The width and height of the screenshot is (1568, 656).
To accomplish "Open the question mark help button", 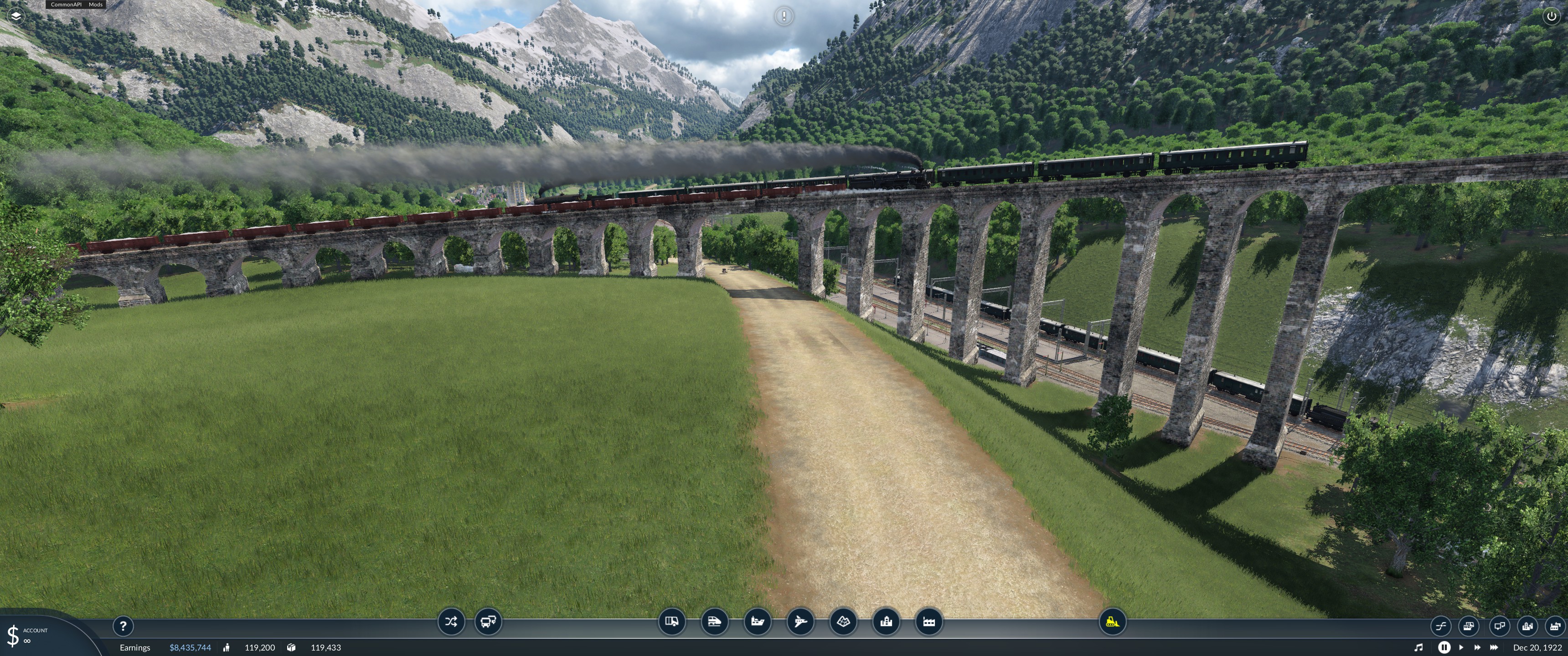I will (123, 625).
